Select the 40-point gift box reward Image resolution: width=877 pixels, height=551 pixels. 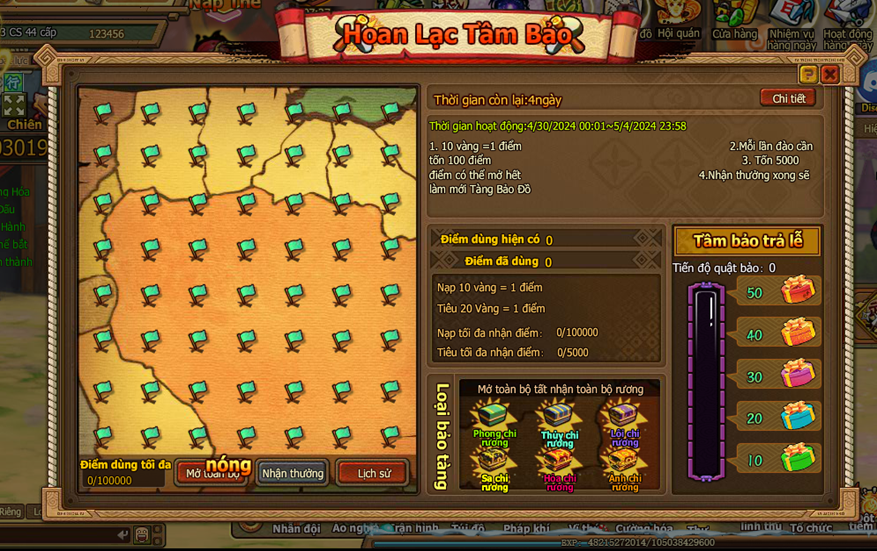click(x=798, y=333)
